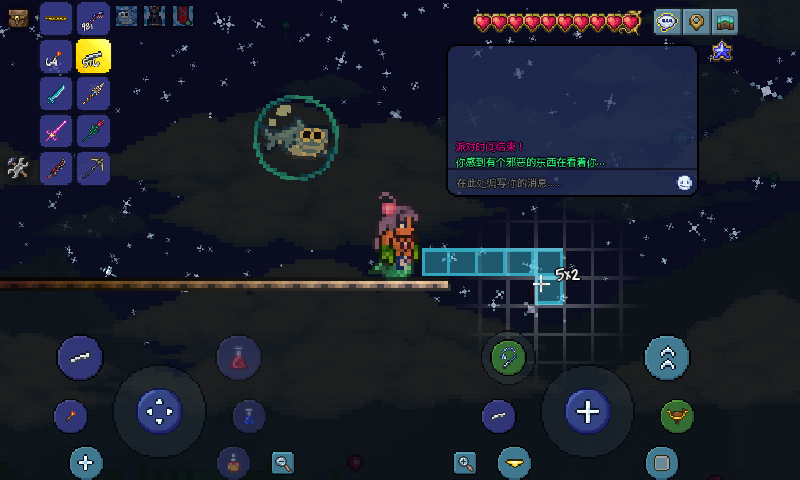Screen dimensions: 800x480
Task: Open the housing landscape button
Action: coord(724,21)
